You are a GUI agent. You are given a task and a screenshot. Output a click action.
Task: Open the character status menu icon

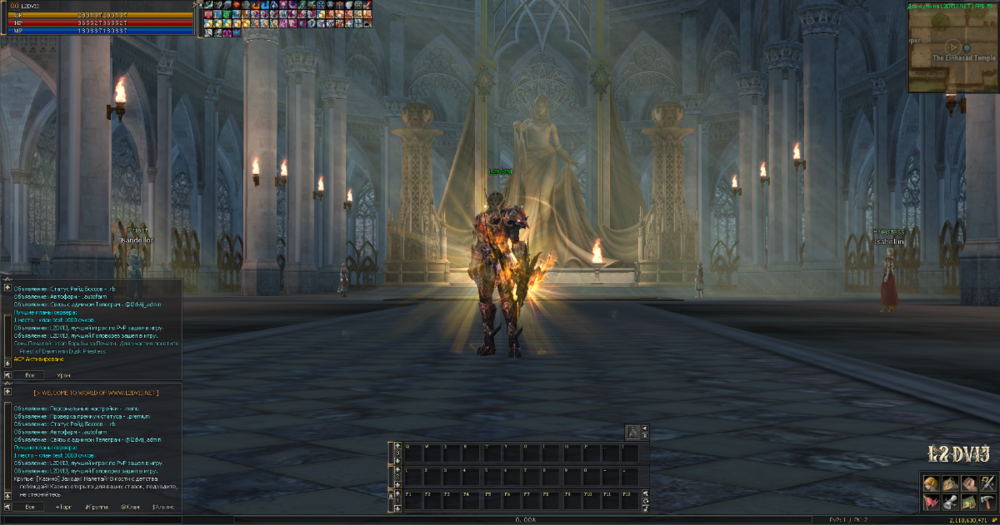click(929, 484)
